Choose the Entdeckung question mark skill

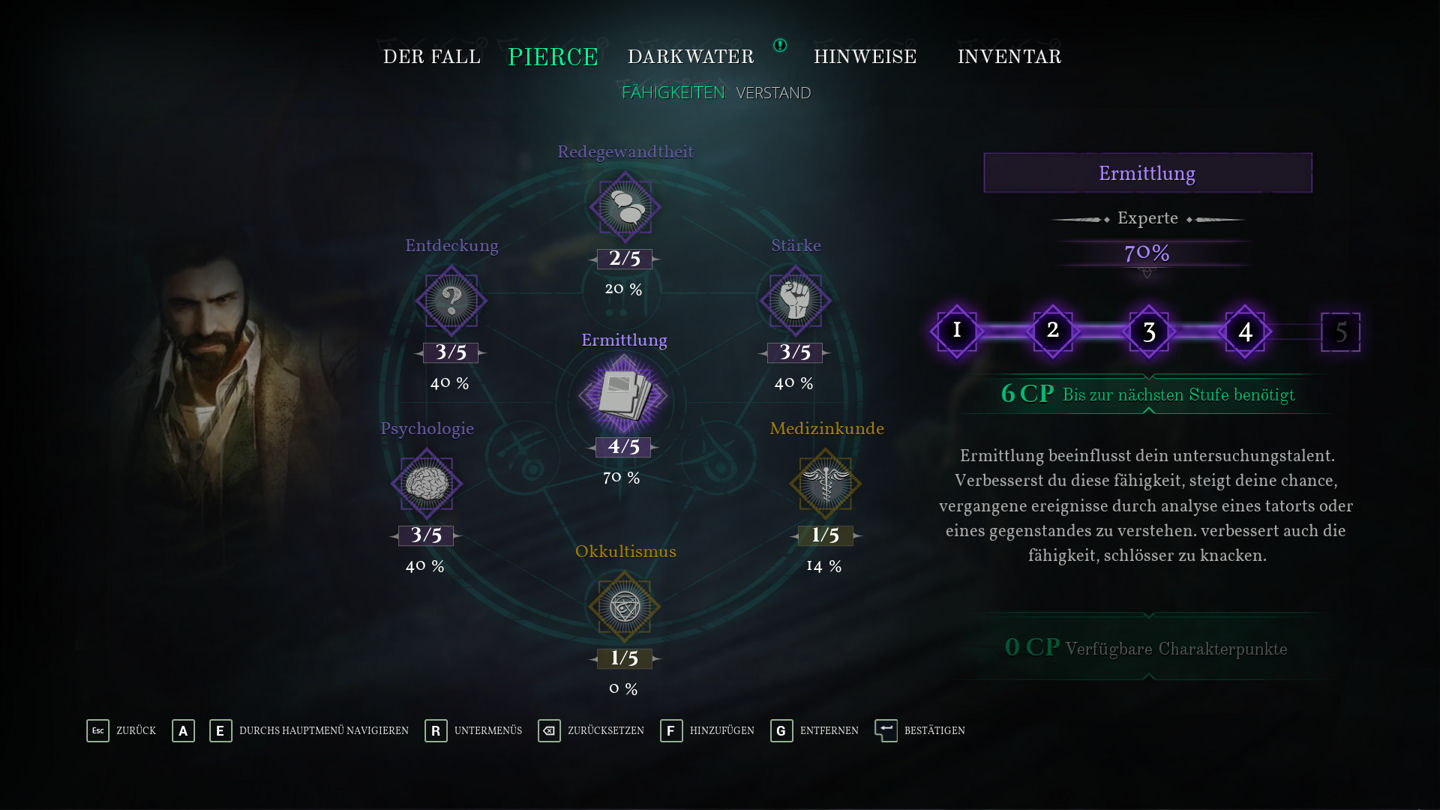(x=451, y=300)
